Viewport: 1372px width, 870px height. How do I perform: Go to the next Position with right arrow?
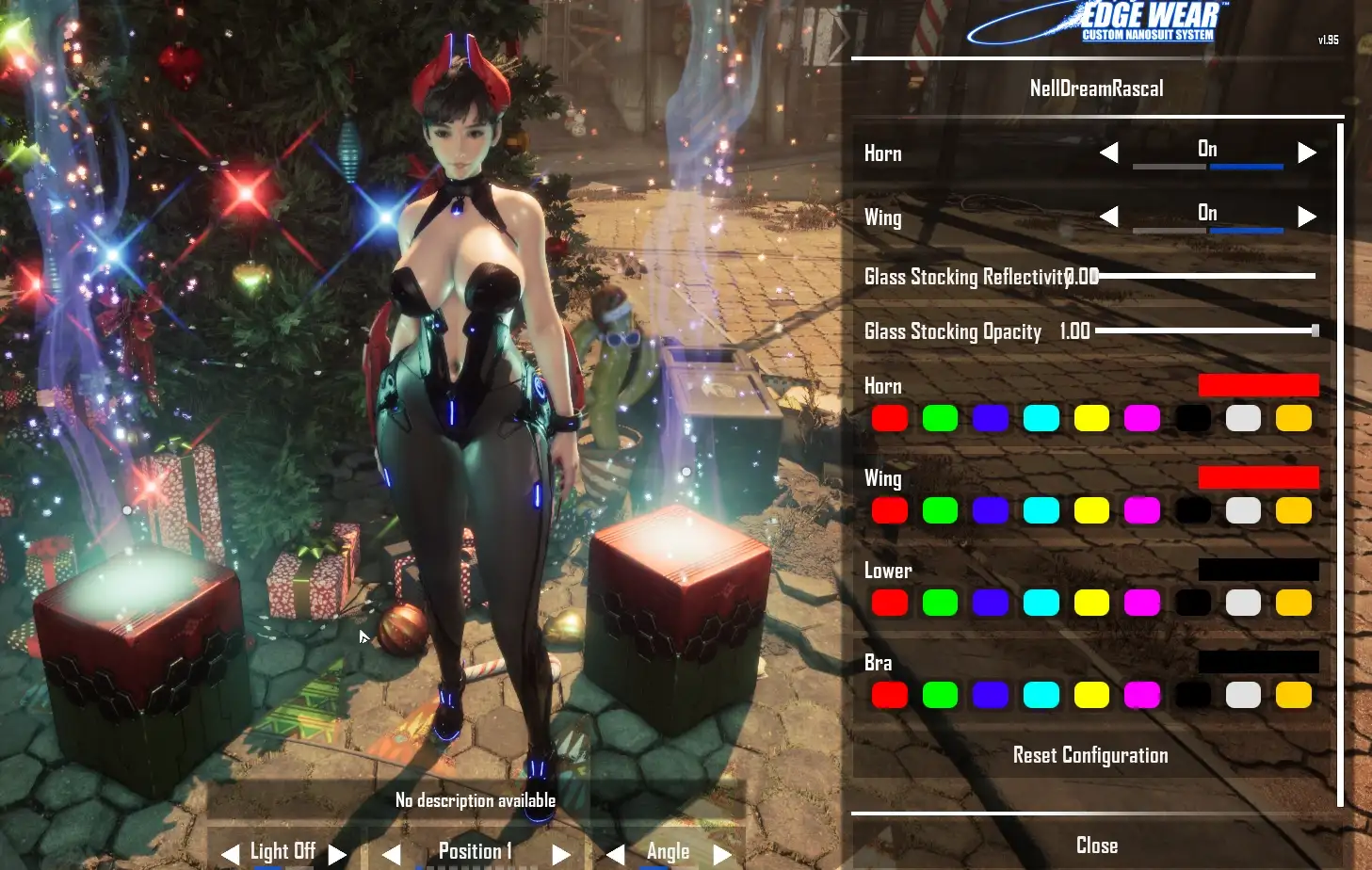[x=561, y=854]
